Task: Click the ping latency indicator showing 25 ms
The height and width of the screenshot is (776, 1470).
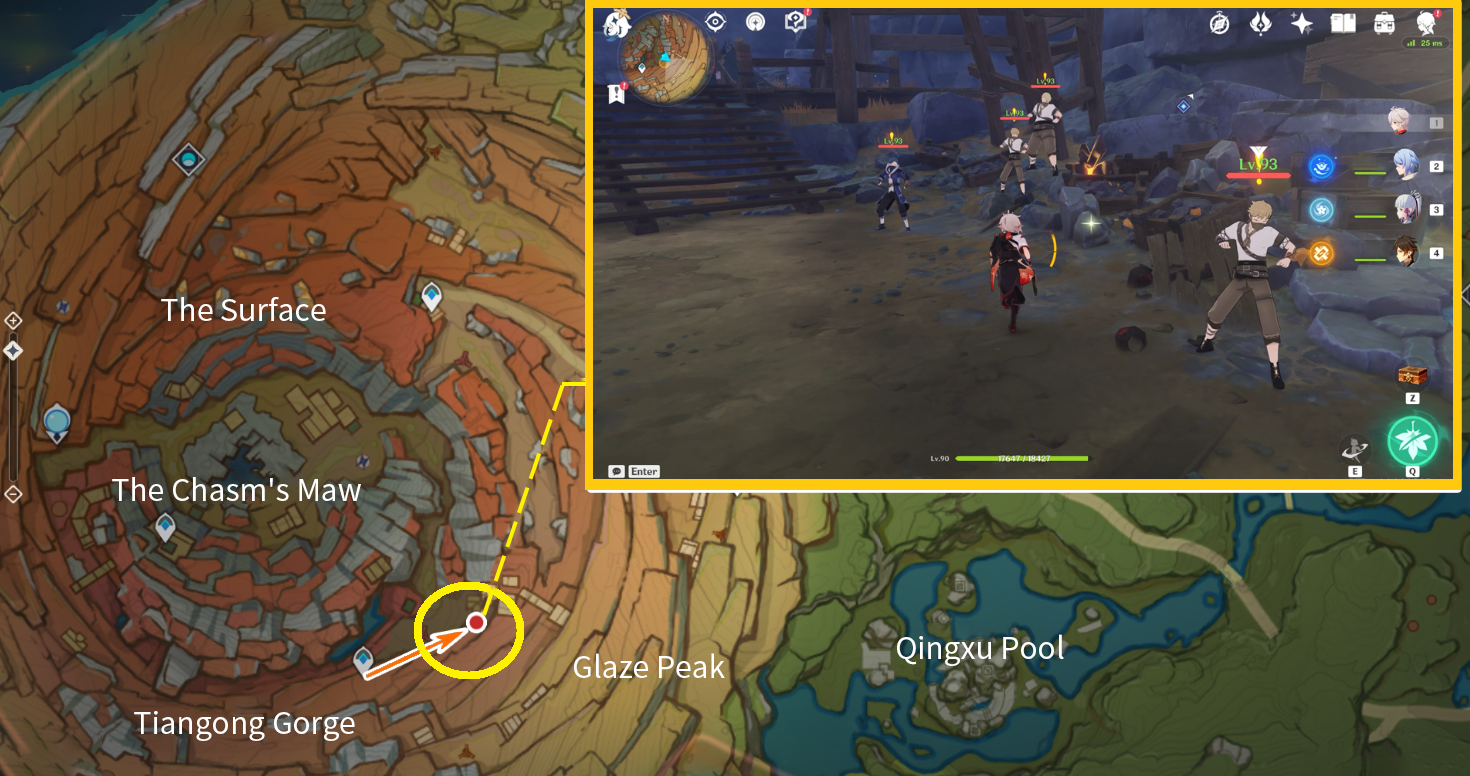Action: click(1426, 43)
